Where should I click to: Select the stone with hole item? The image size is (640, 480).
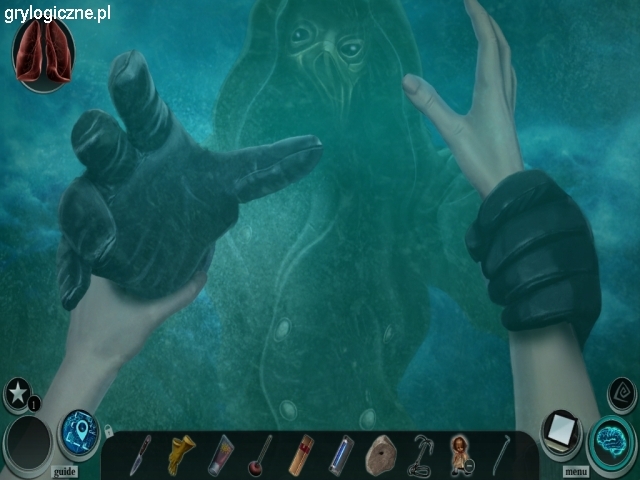coord(382,454)
